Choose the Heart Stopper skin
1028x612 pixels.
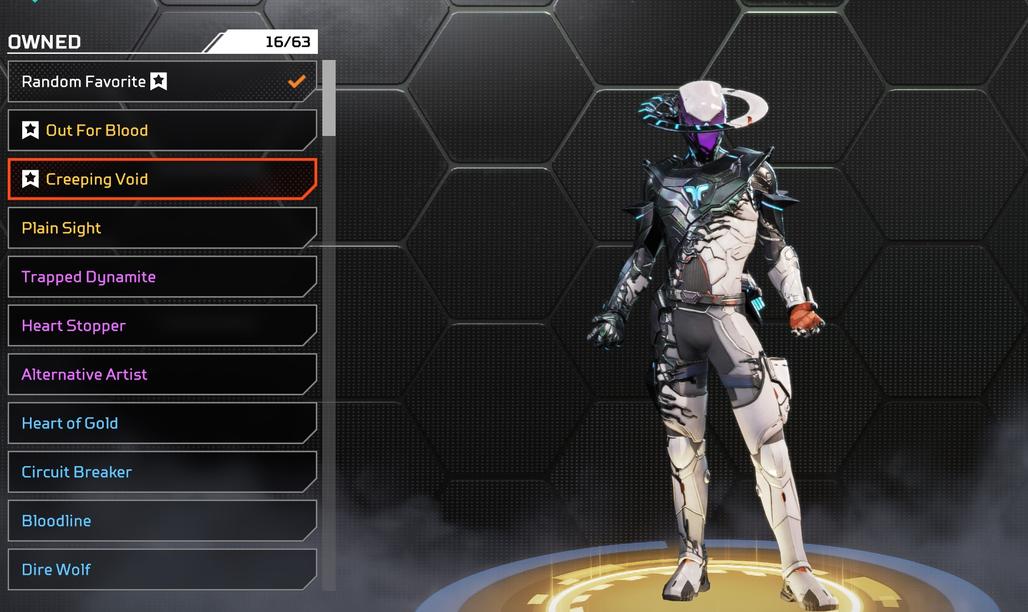162,326
